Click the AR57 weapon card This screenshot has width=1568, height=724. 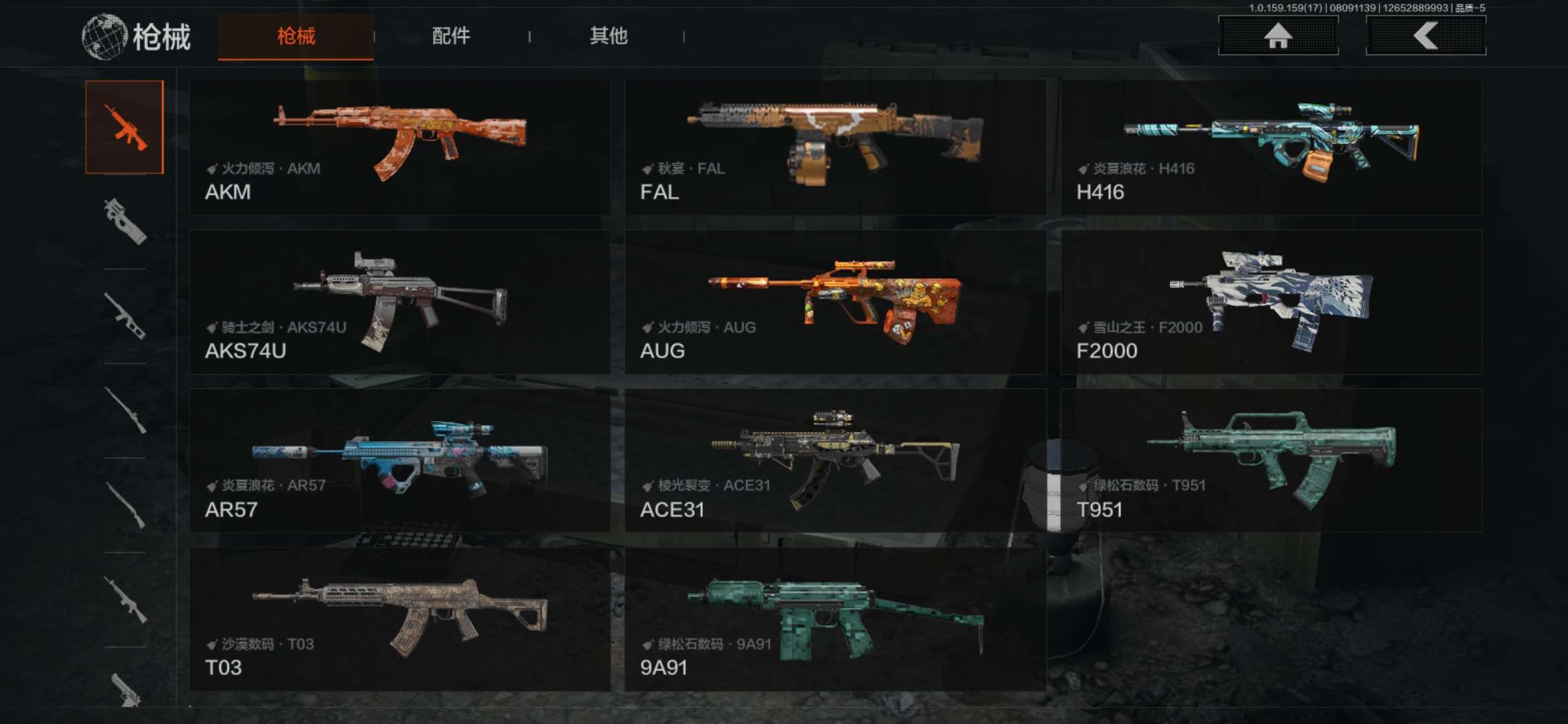(x=400, y=461)
